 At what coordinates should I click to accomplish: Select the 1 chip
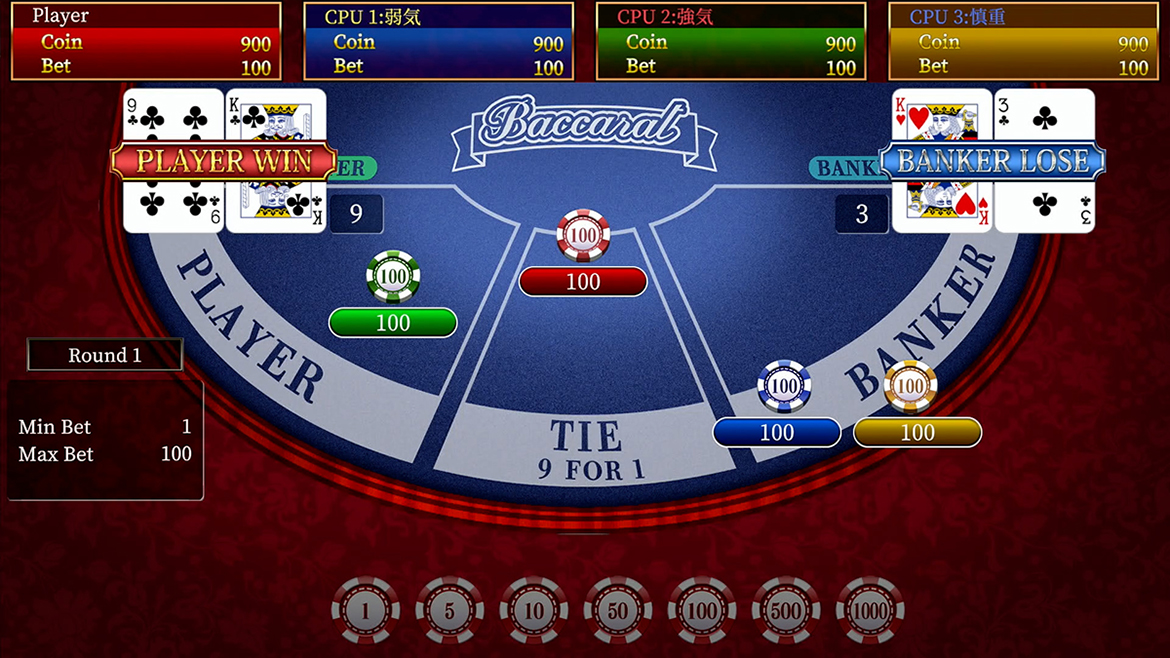pos(365,610)
